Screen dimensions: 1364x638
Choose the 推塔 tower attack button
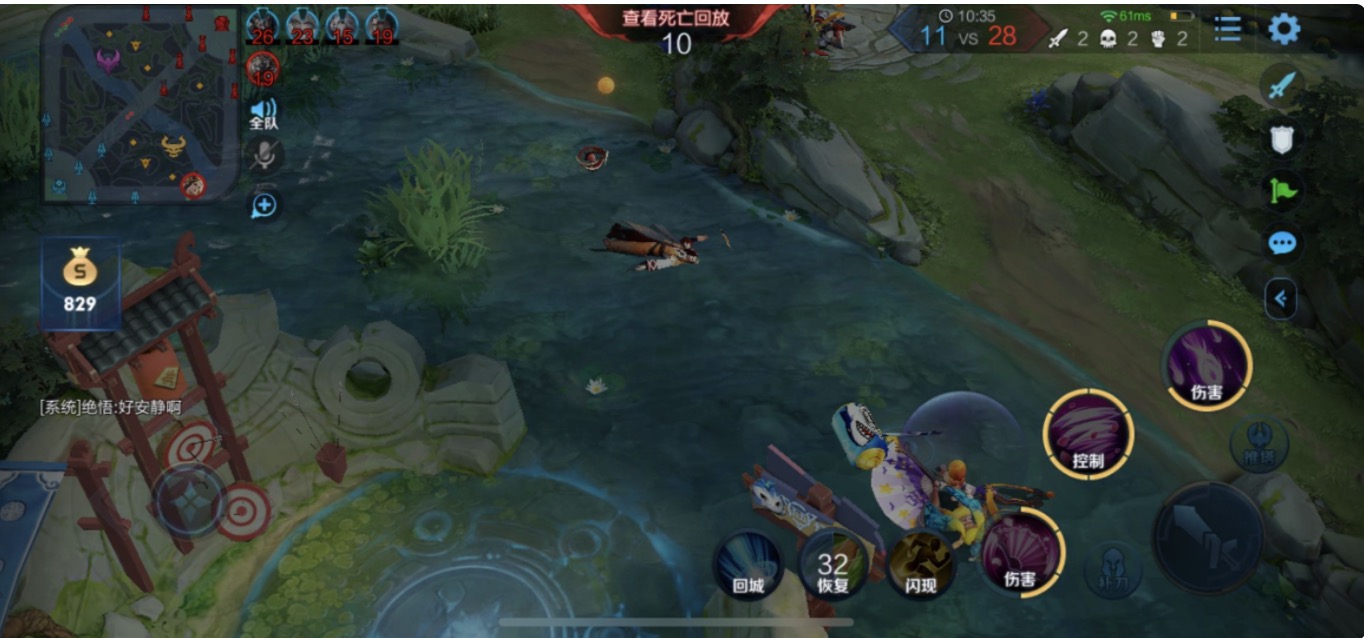(x=1258, y=444)
